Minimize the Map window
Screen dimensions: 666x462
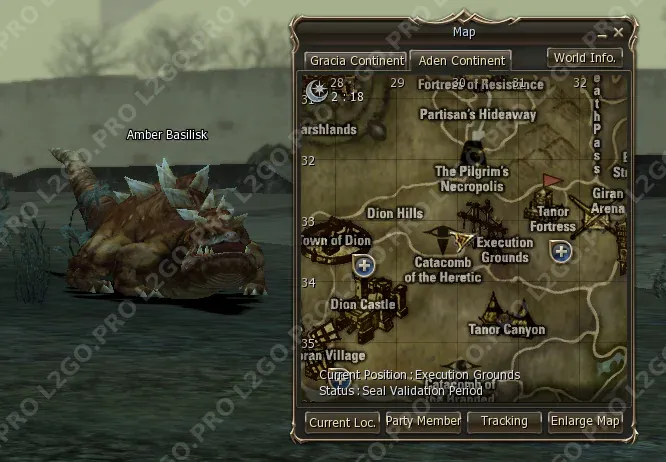coord(603,33)
